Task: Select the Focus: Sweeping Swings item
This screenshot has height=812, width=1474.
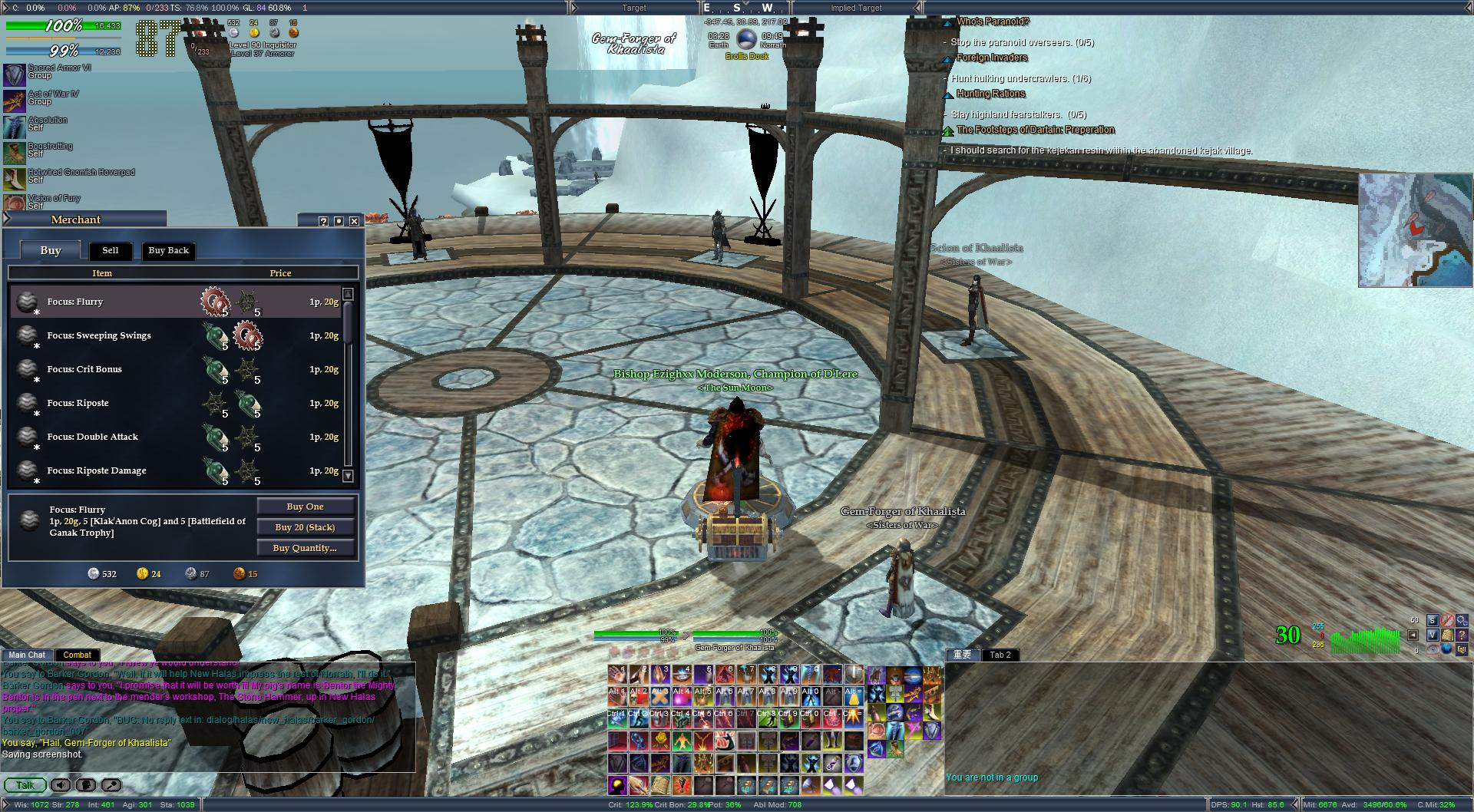Action: pos(98,335)
